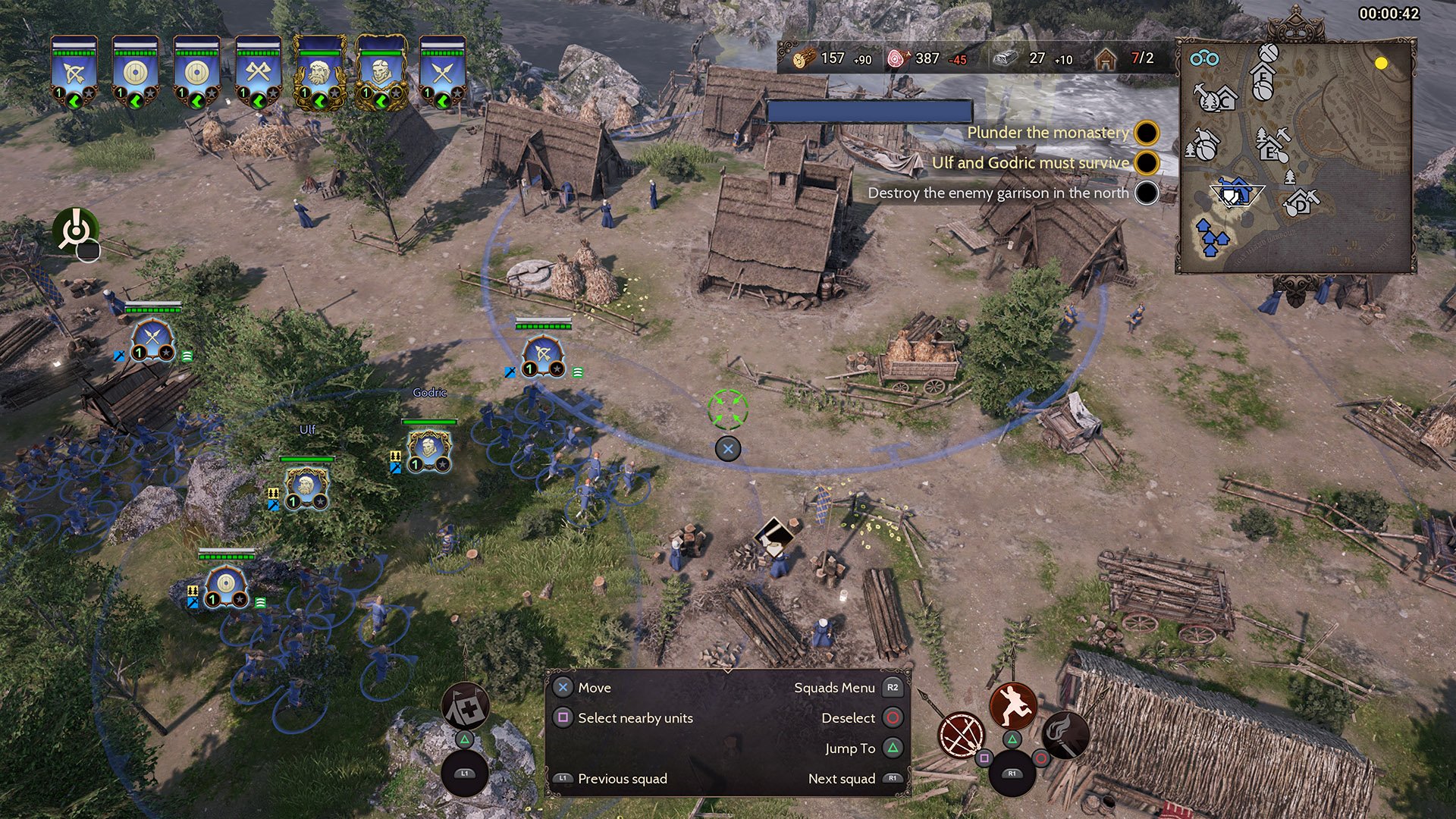Image resolution: width=1456 pixels, height=819 pixels.
Task: Toggle the Plunder the monastery objective circle
Action: [1146, 133]
